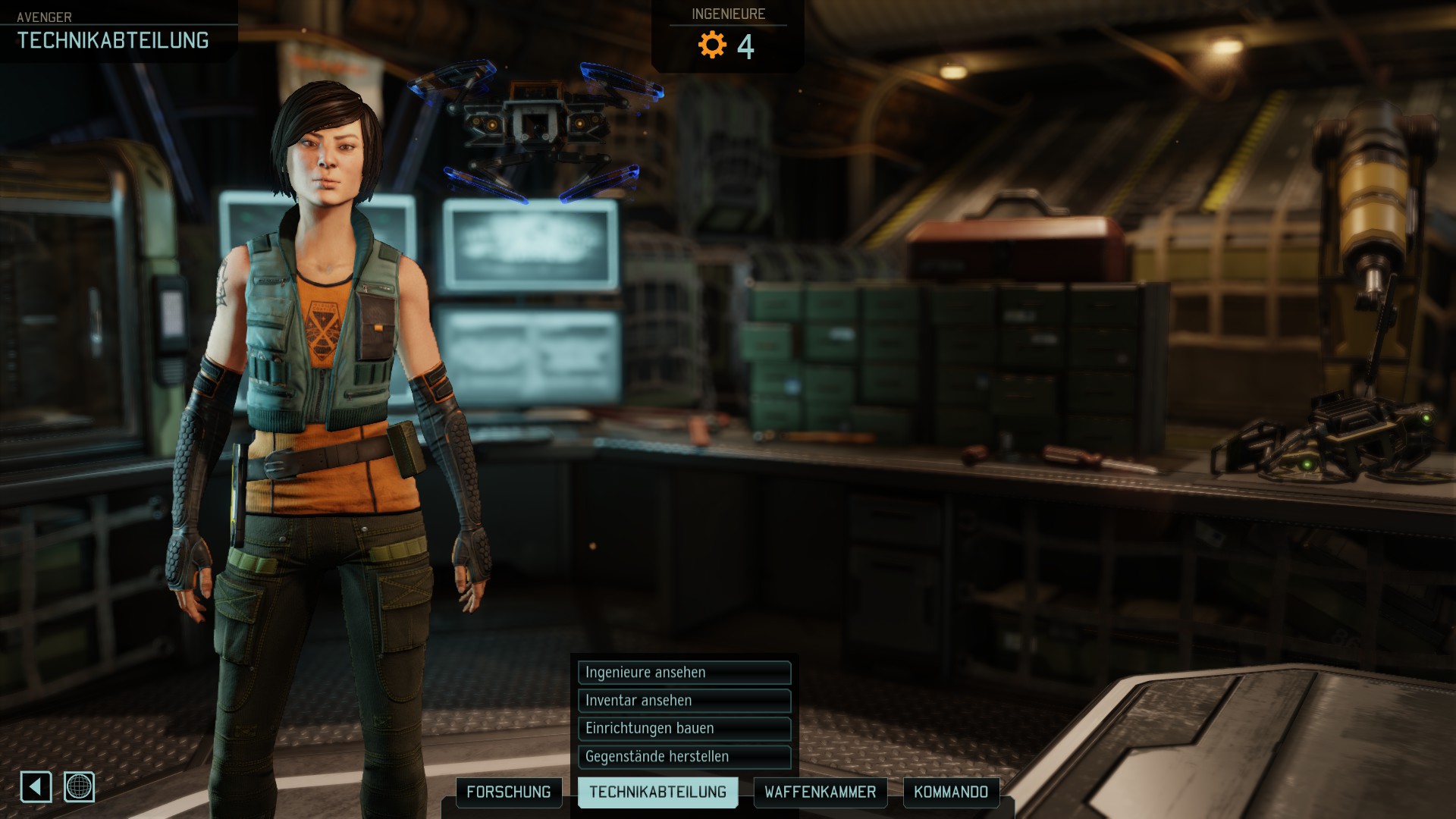This screenshot has height=819, width=1456.
Task: Switch to the Forschung tab
Action: [x=509, y=792]
